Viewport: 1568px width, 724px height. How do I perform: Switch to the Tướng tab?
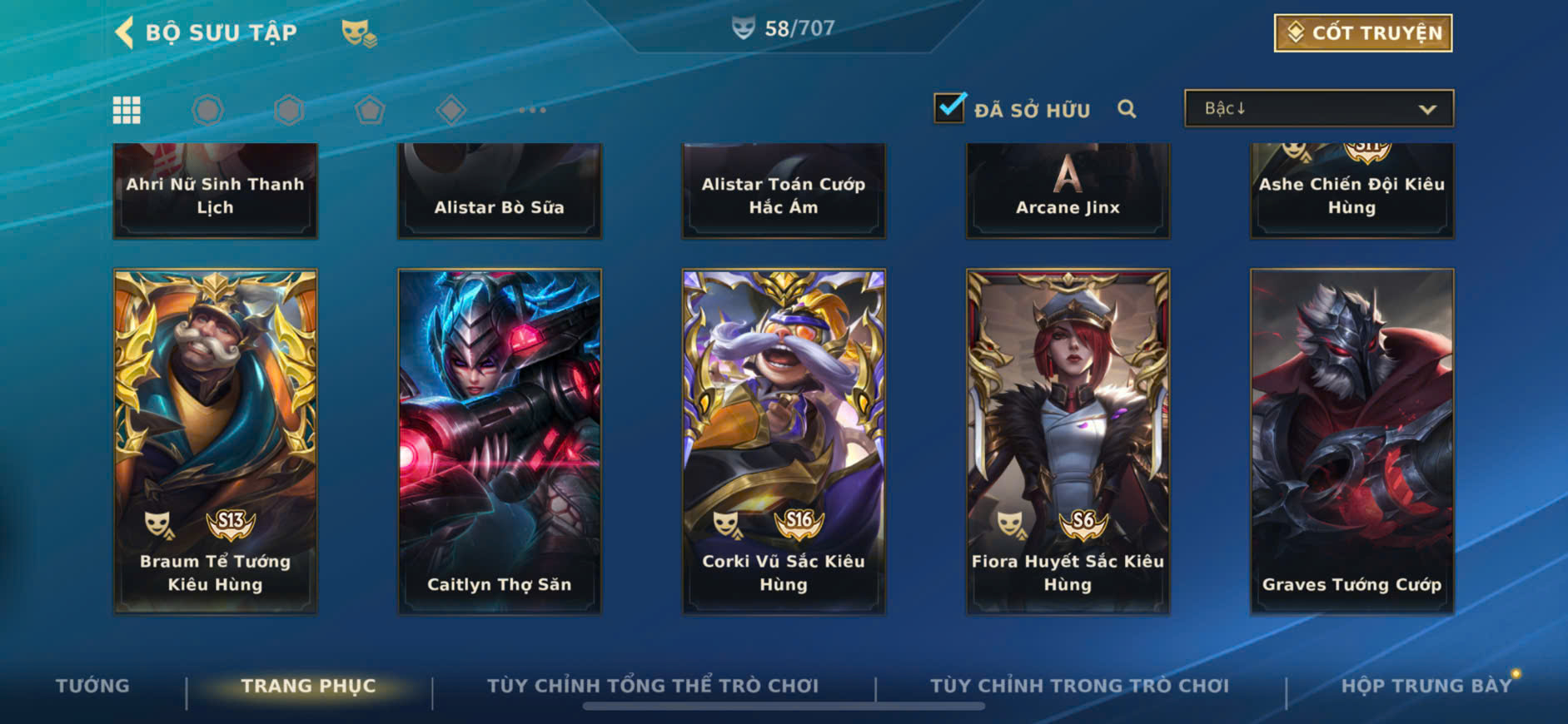click(x=92, y=686)
